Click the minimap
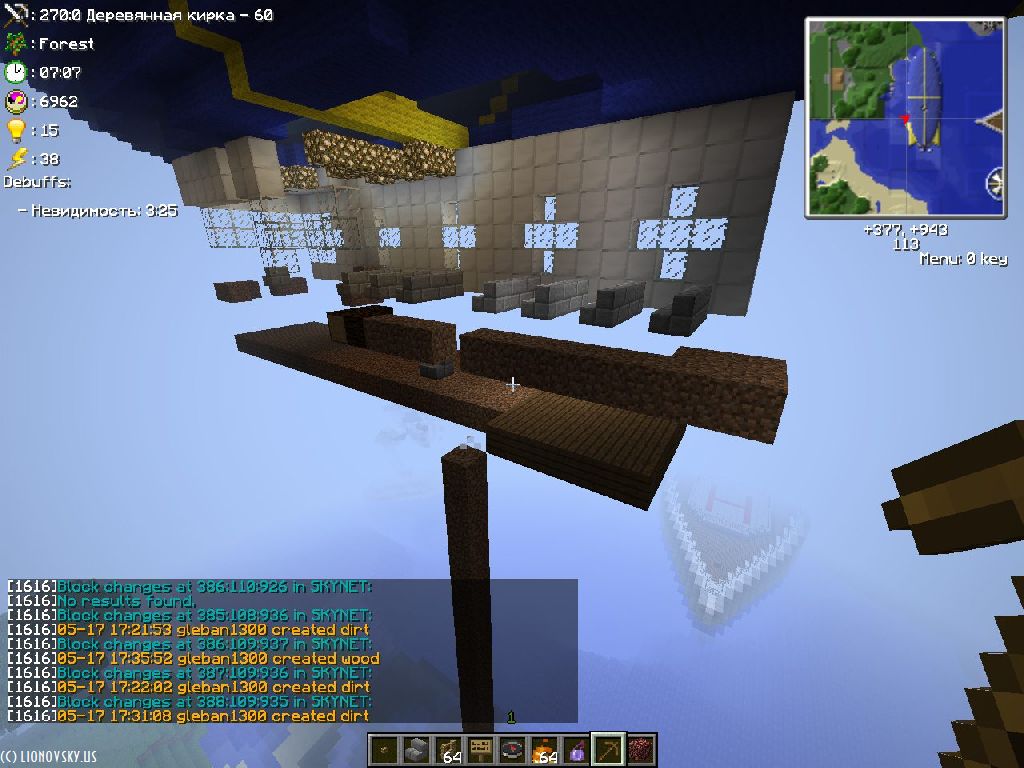The image size is (1024, 768). 905,117
